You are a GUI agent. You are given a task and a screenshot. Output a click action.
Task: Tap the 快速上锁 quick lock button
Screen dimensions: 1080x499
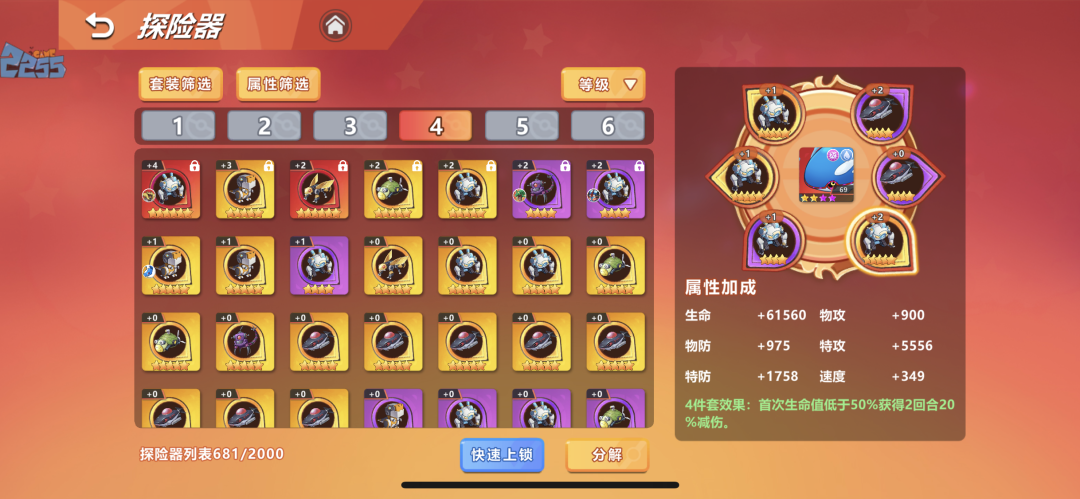click(x=502, y=455)
